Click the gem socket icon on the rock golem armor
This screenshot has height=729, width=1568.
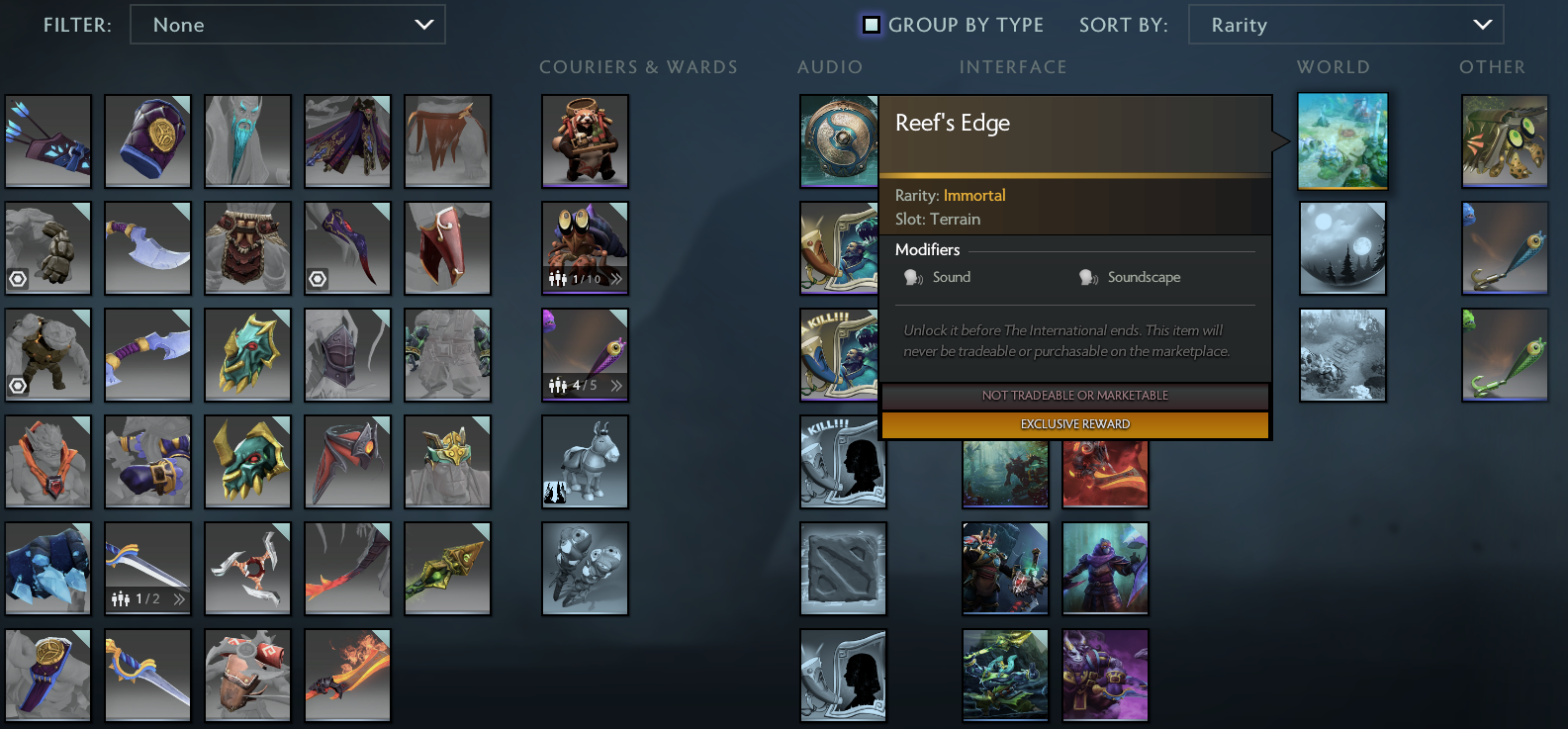point(17,385)
